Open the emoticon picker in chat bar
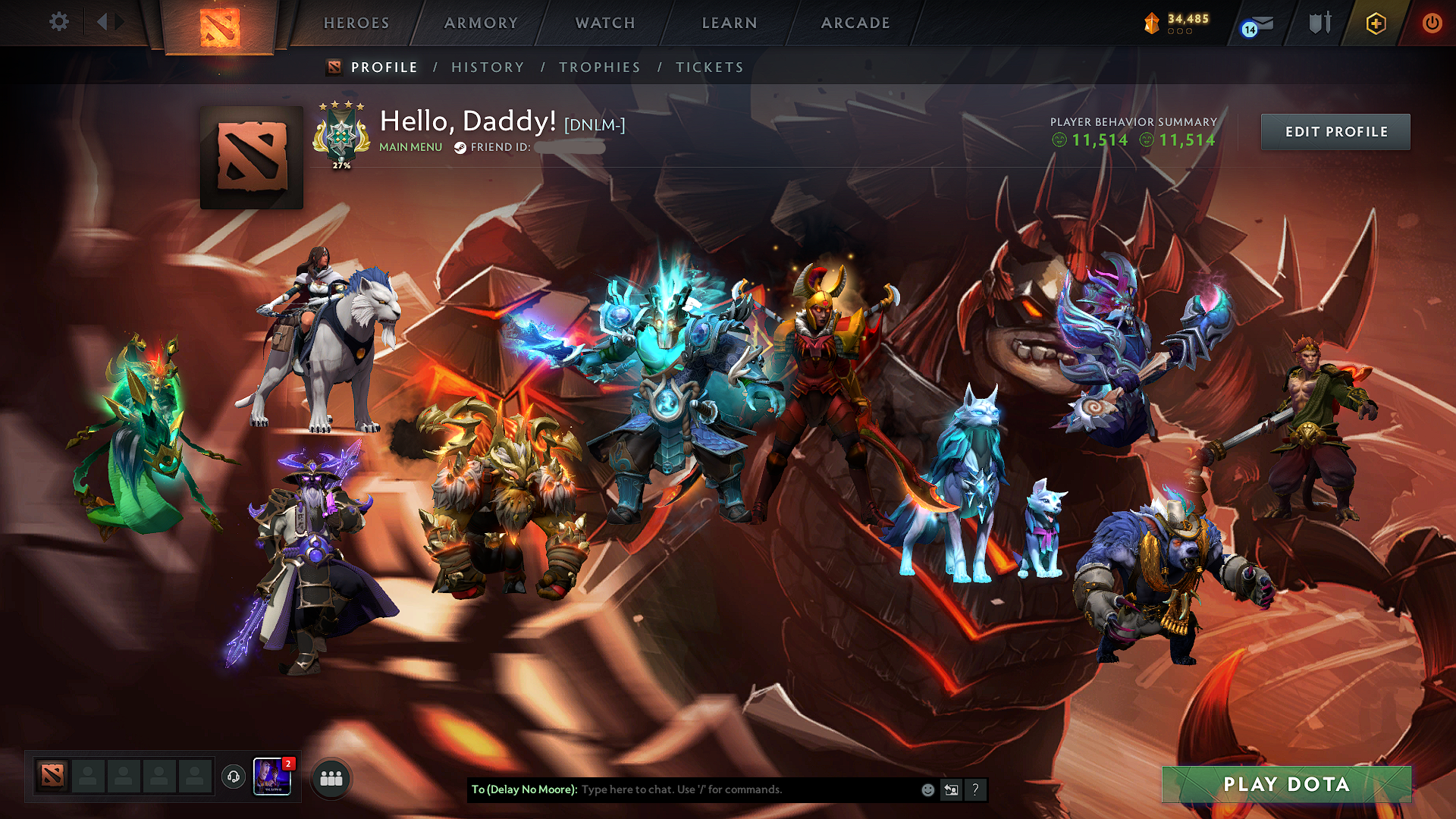Screen dimensions: 1456x819 coord(927,789)
